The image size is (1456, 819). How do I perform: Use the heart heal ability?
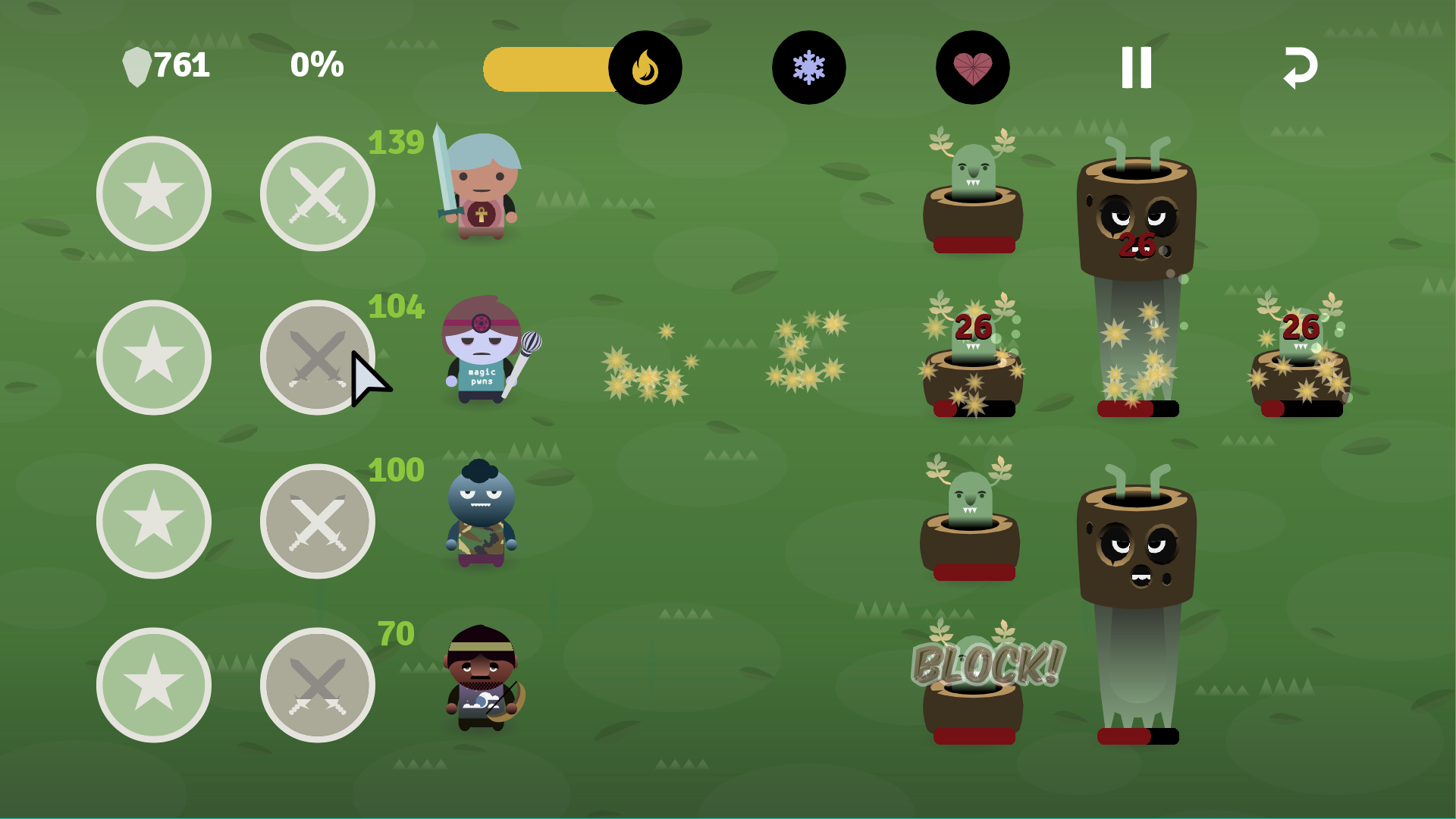[972, 67]
